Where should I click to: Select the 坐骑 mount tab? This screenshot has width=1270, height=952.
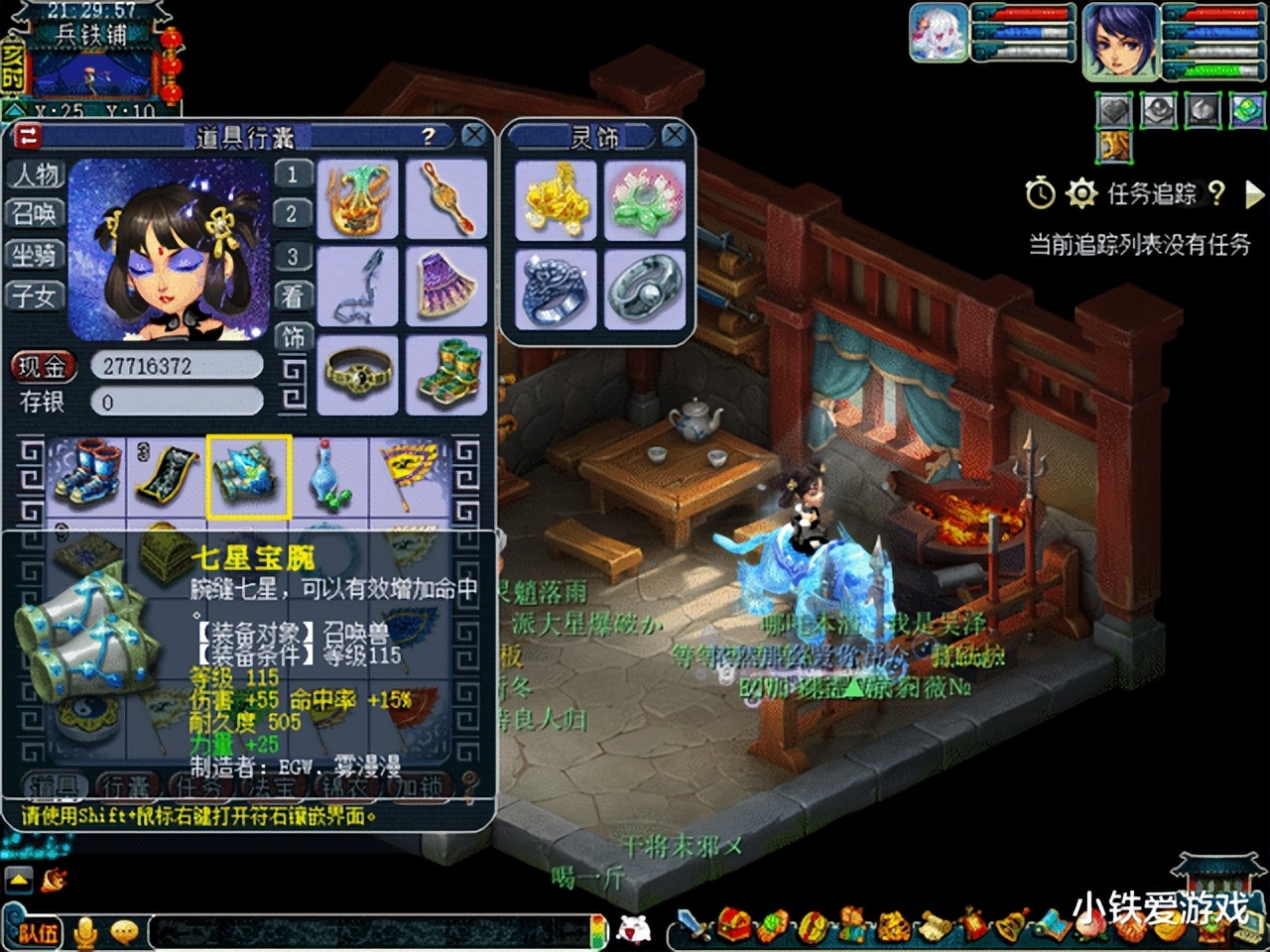click(35, 255)
